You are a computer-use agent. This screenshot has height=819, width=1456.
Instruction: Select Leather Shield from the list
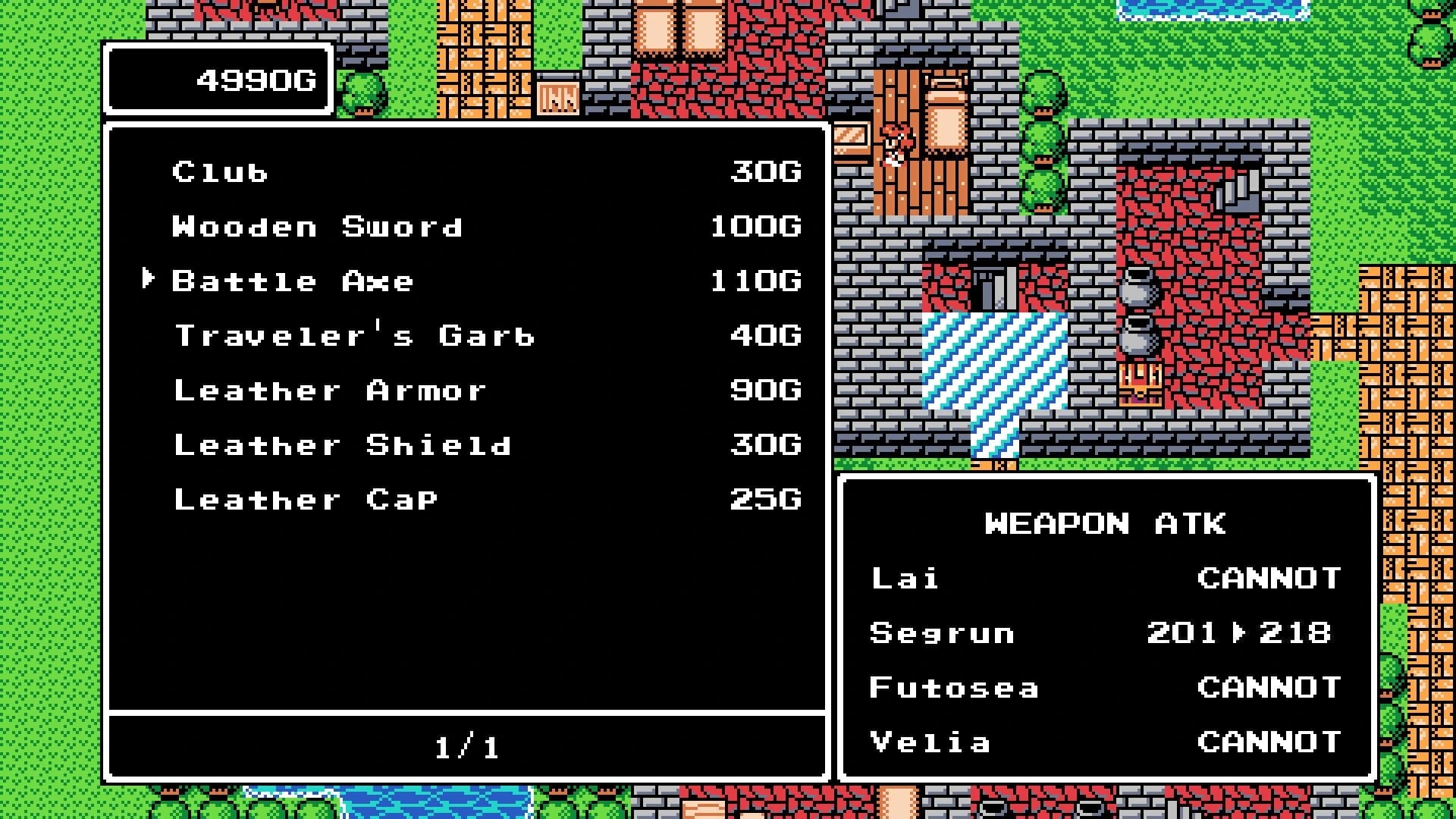[x=342, y=444]
